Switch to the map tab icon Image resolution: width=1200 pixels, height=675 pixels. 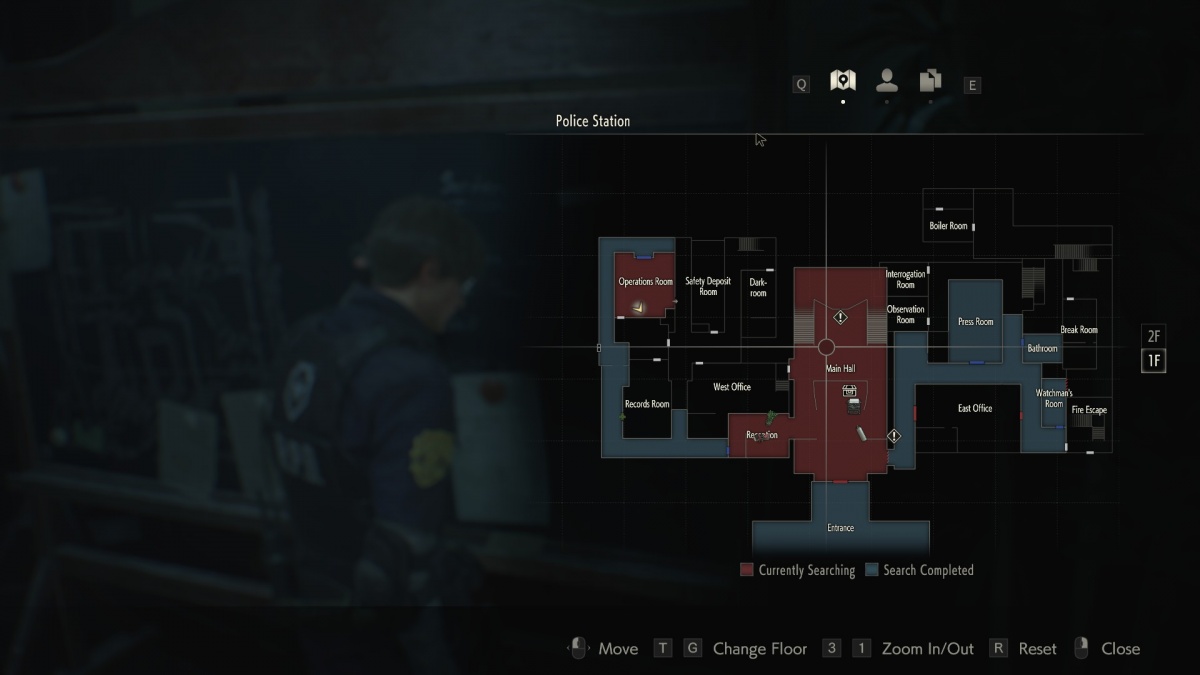843,81
